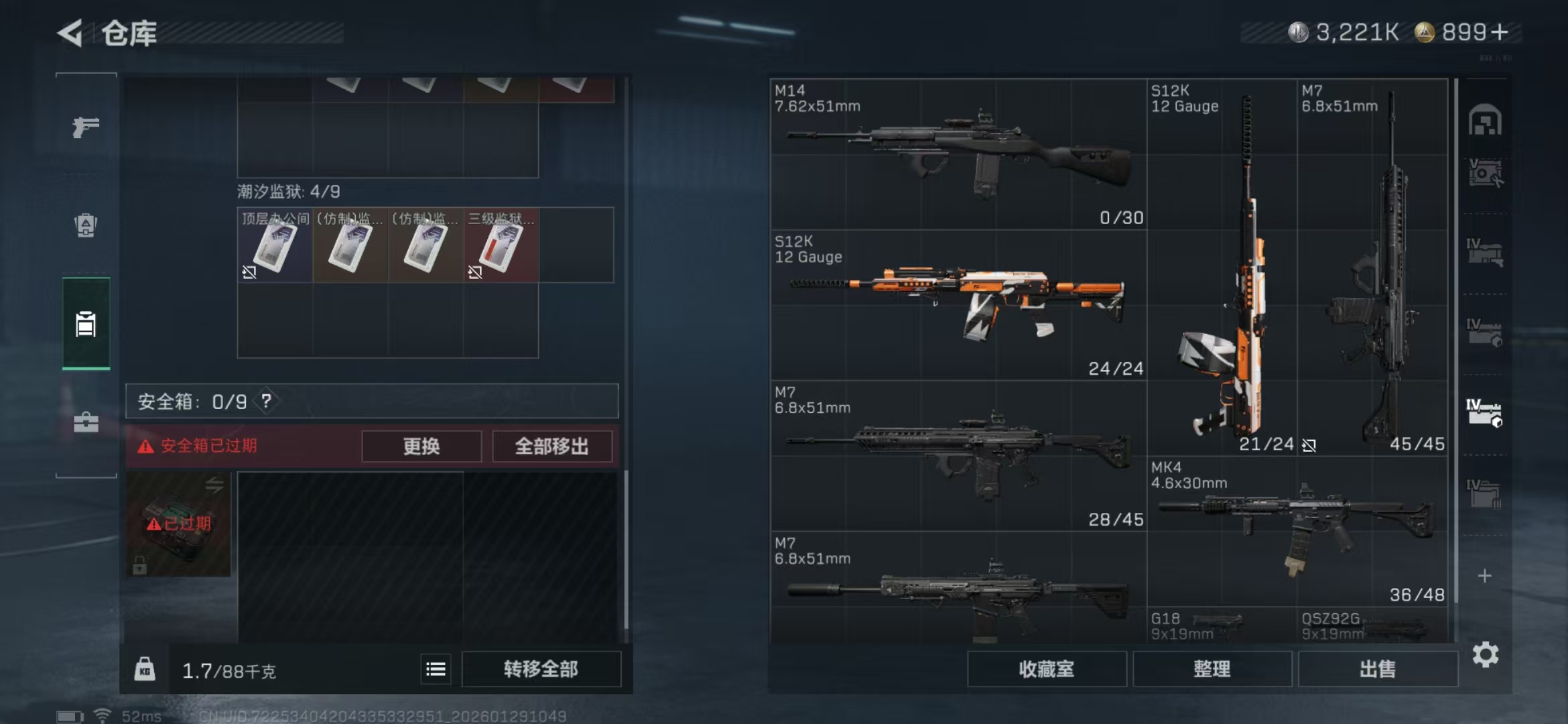Select the 三级监狱 red keycard
This screenshot has height=724, width=1568.
(501, 245)
